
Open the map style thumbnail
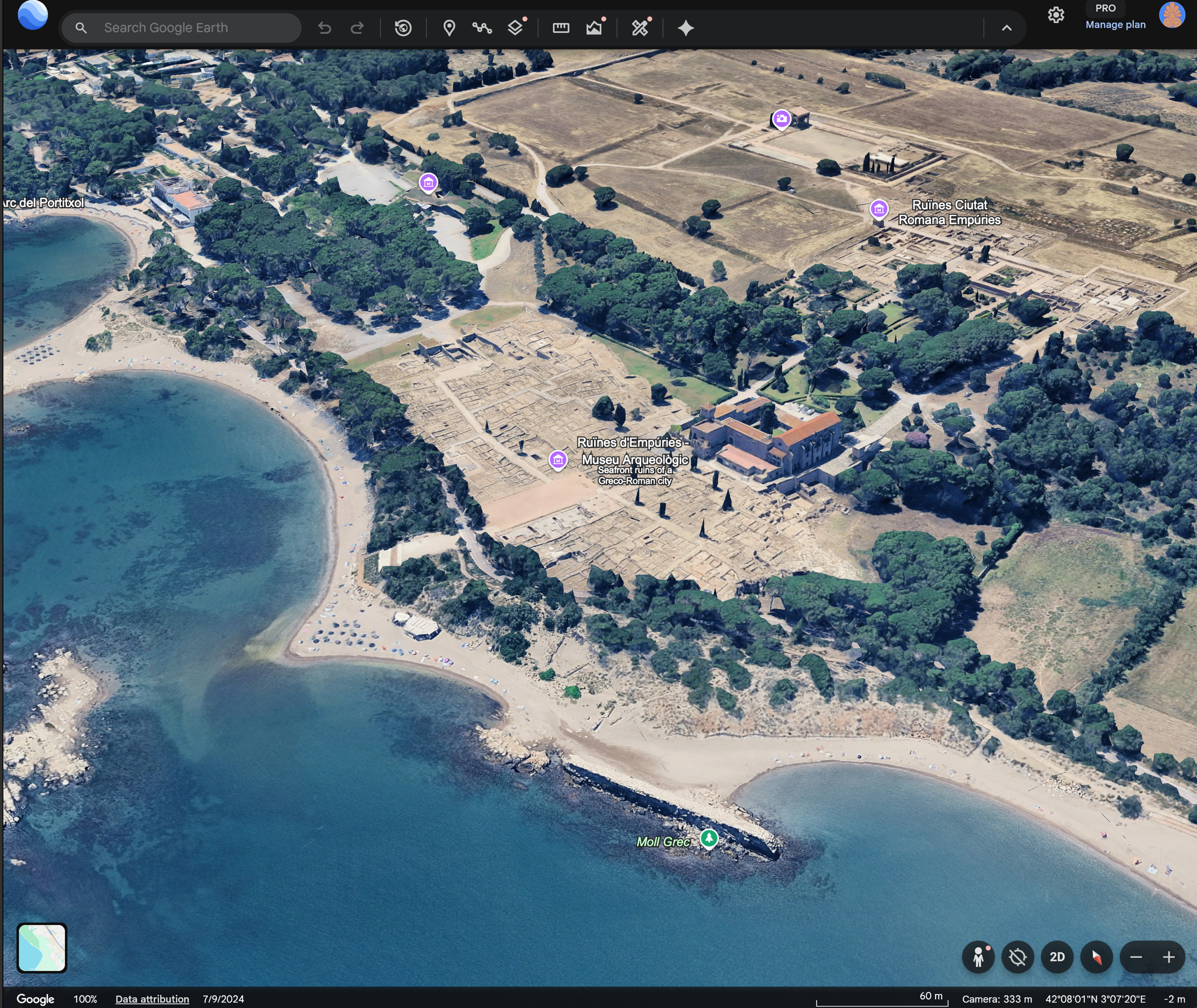[42, 948]
